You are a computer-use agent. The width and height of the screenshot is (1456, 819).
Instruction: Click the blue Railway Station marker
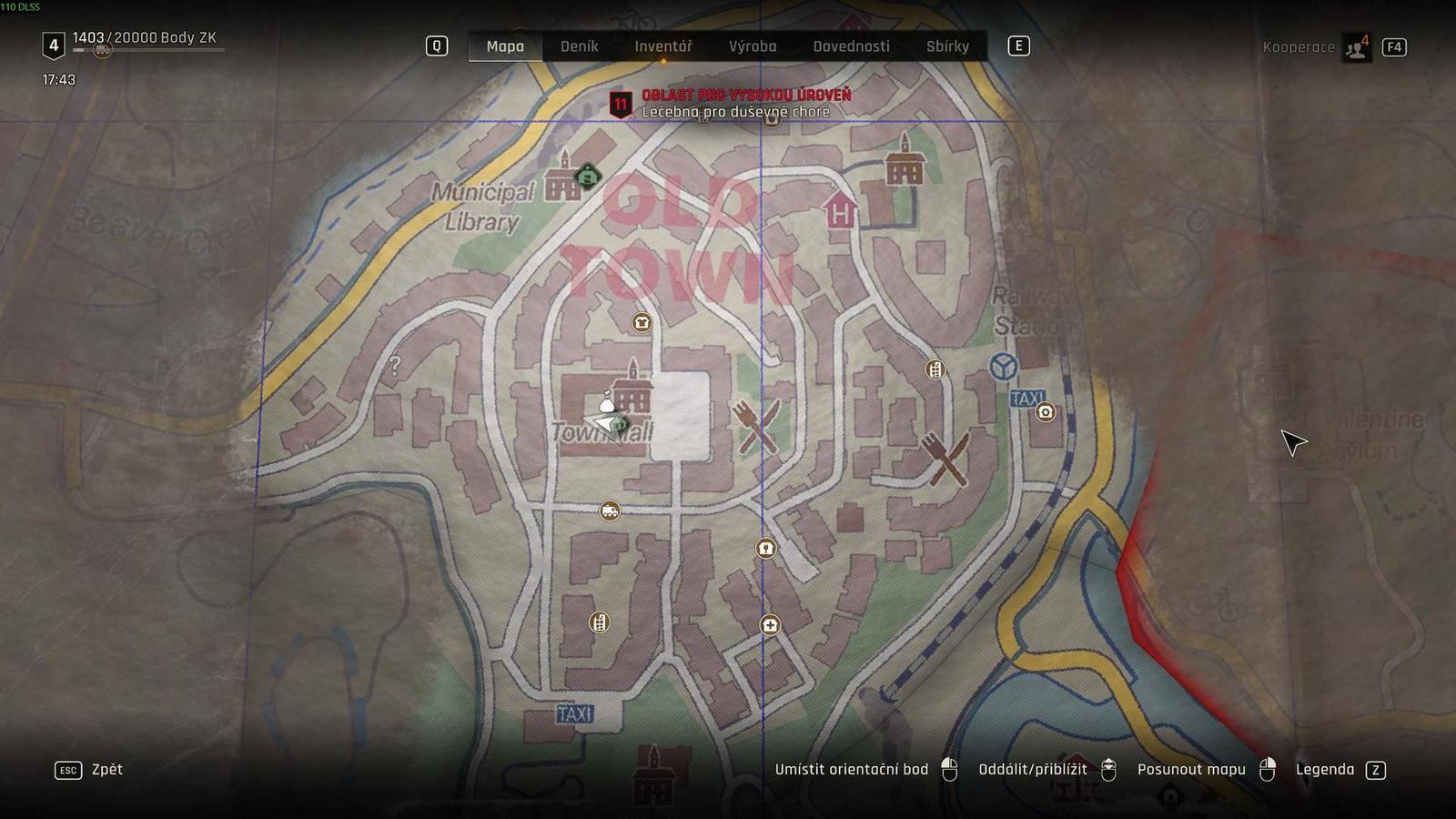1003,367
